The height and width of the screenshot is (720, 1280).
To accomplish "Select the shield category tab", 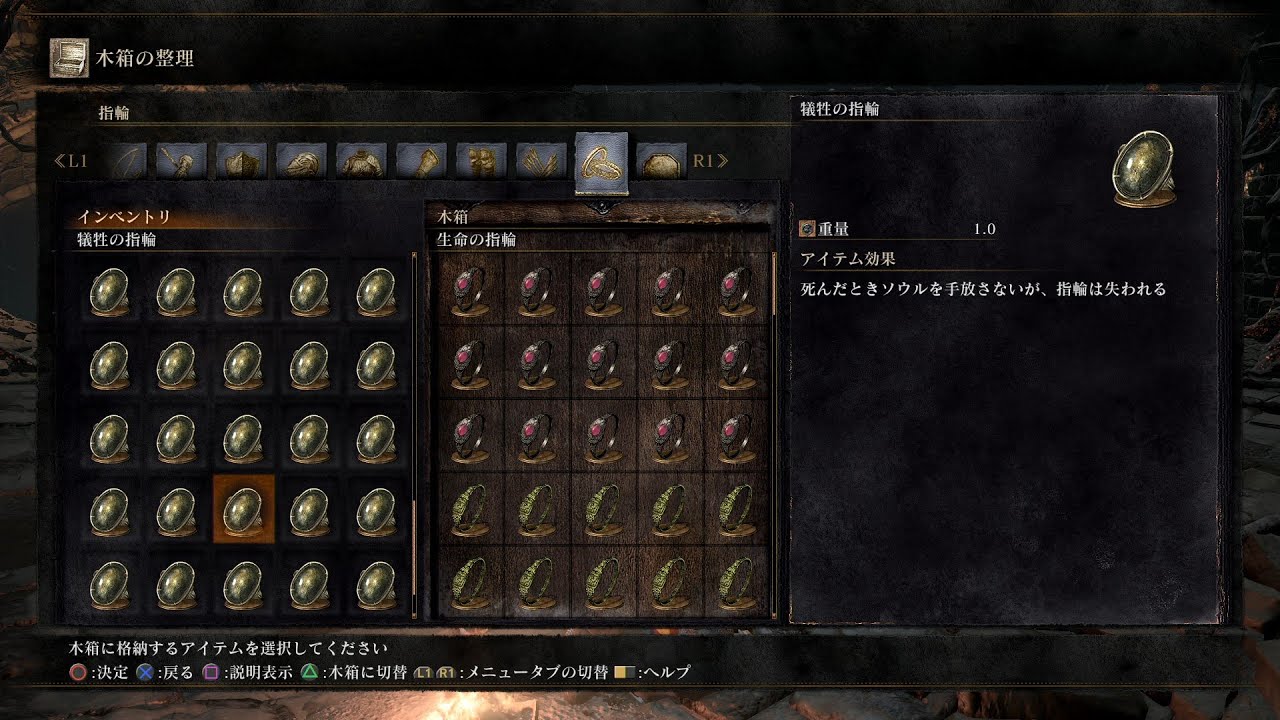I will click(x=242, y=160).
